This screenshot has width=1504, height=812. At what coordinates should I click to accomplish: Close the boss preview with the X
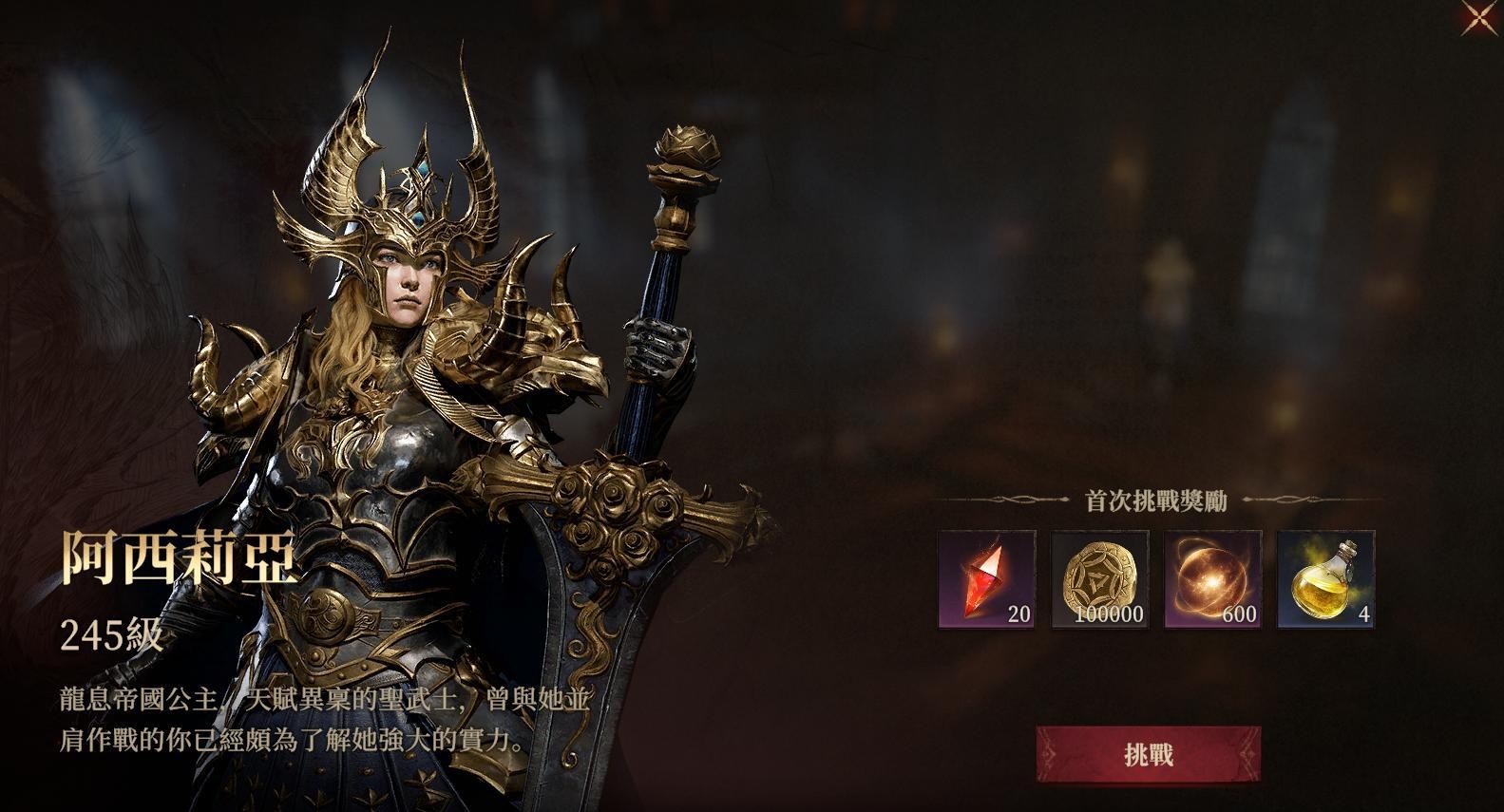point(1478,14)
